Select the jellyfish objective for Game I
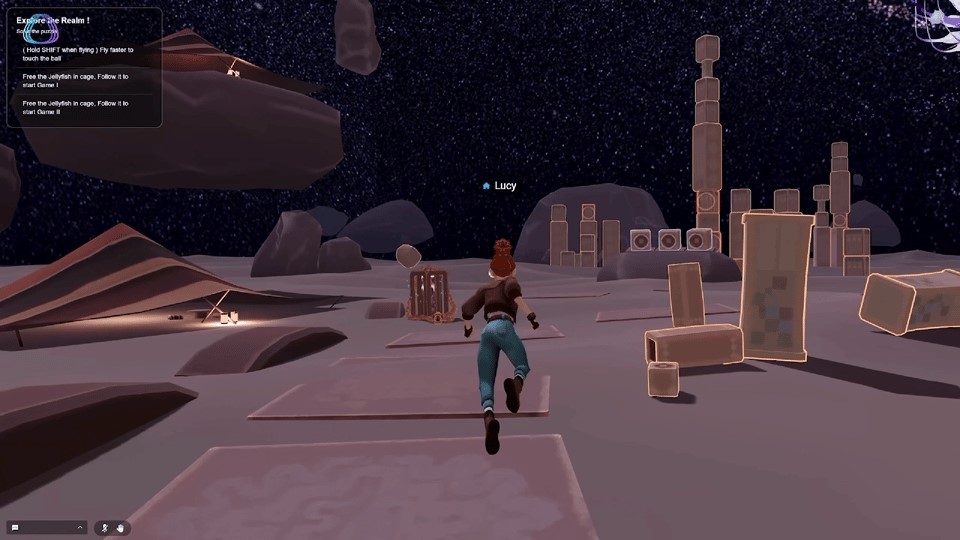The height and width of the screenshot is (540, 960). pos(76,80)
